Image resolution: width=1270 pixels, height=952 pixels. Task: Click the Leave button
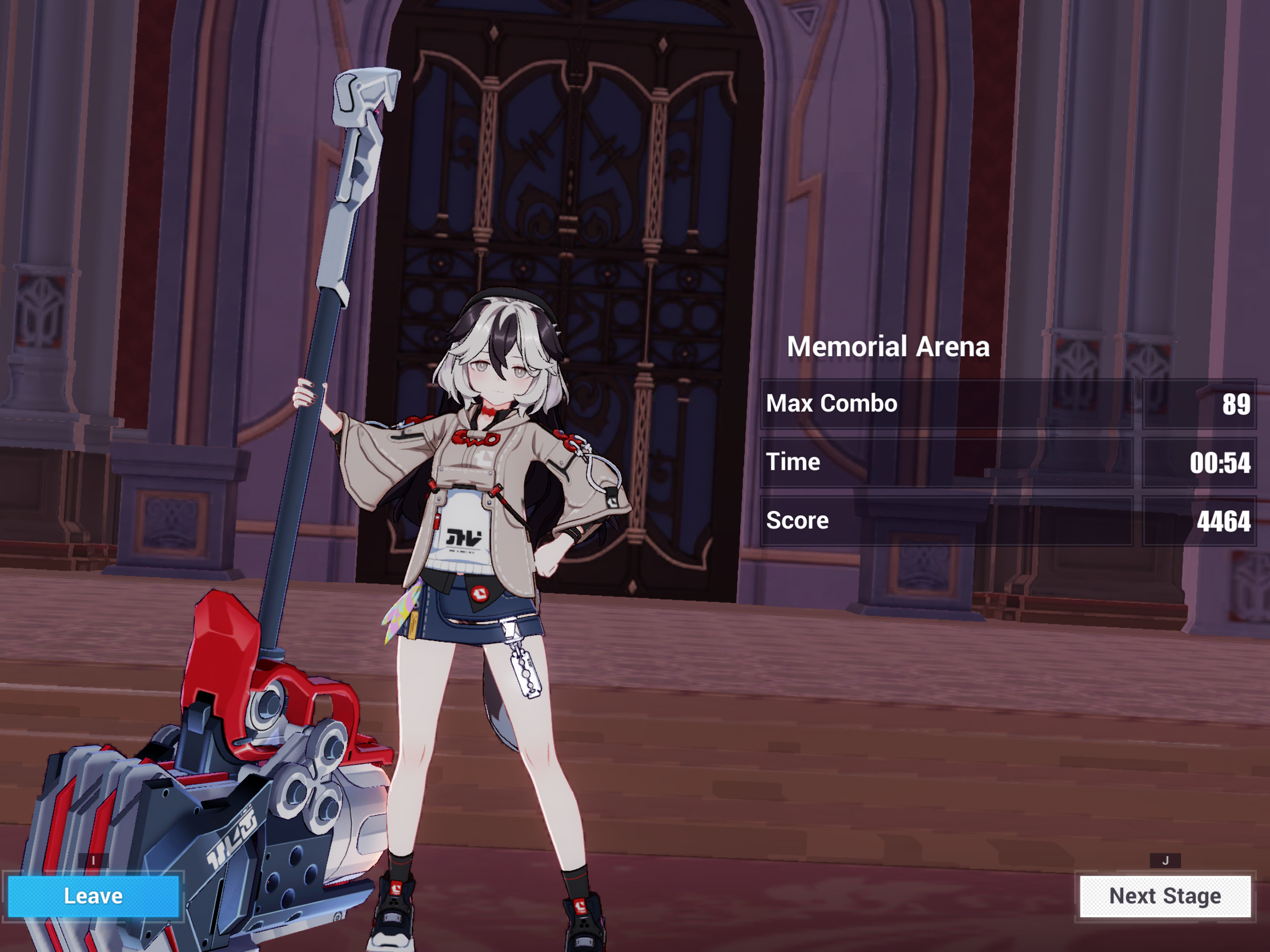coord(94,895)
